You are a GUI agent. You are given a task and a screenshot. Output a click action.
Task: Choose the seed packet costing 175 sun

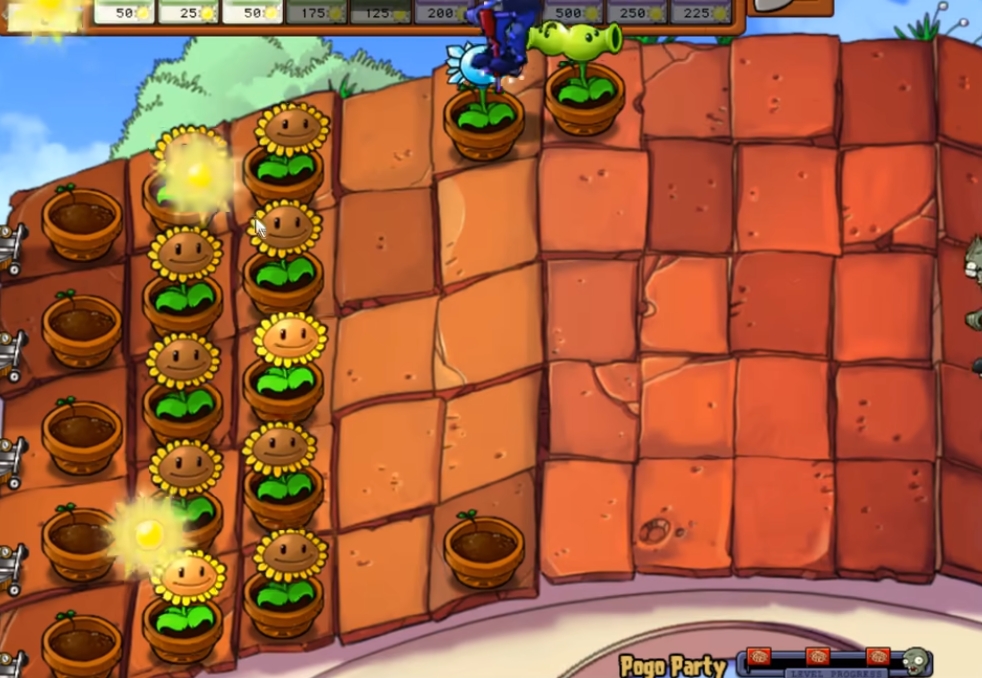pyautogui.click(x=316, y=11)
